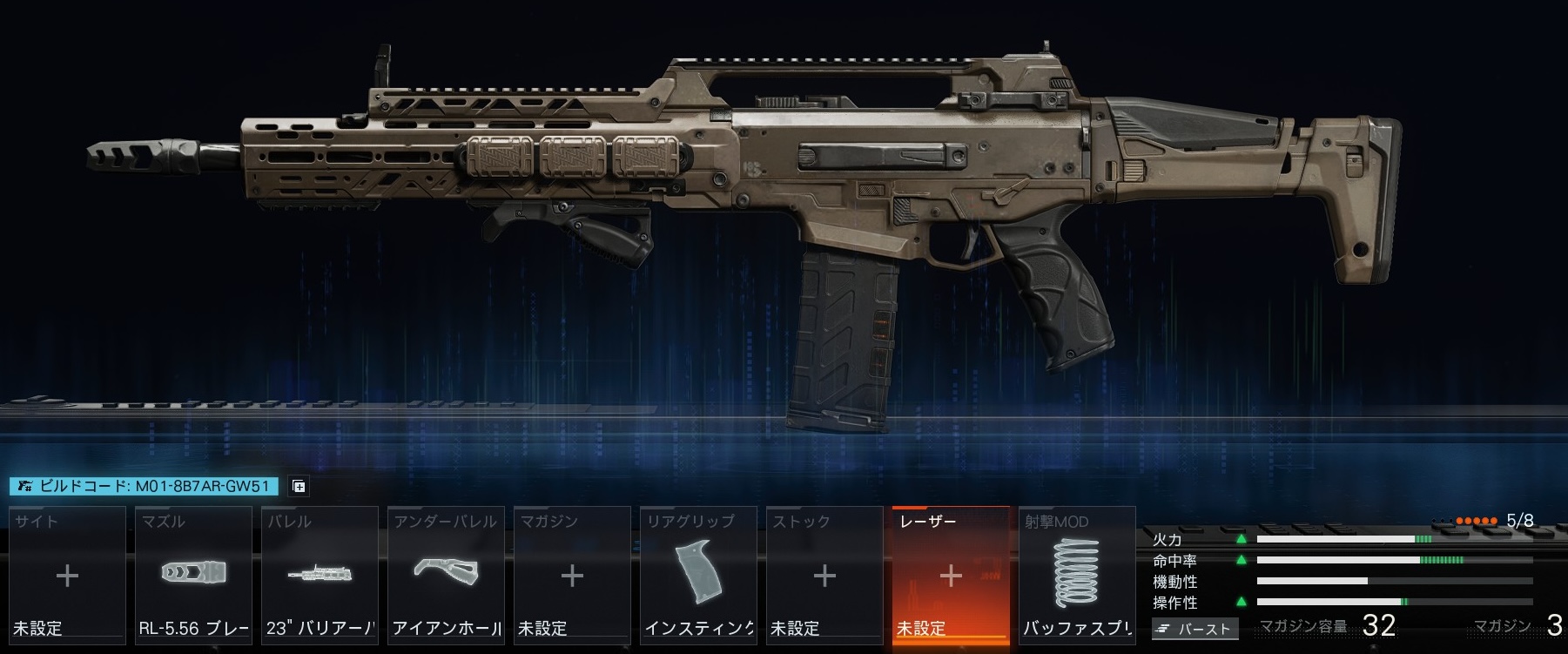The width and height of the screenshot is (1568, 654).
Task: Toggle the バースト fire mode button
Action: click(1195, 628)
